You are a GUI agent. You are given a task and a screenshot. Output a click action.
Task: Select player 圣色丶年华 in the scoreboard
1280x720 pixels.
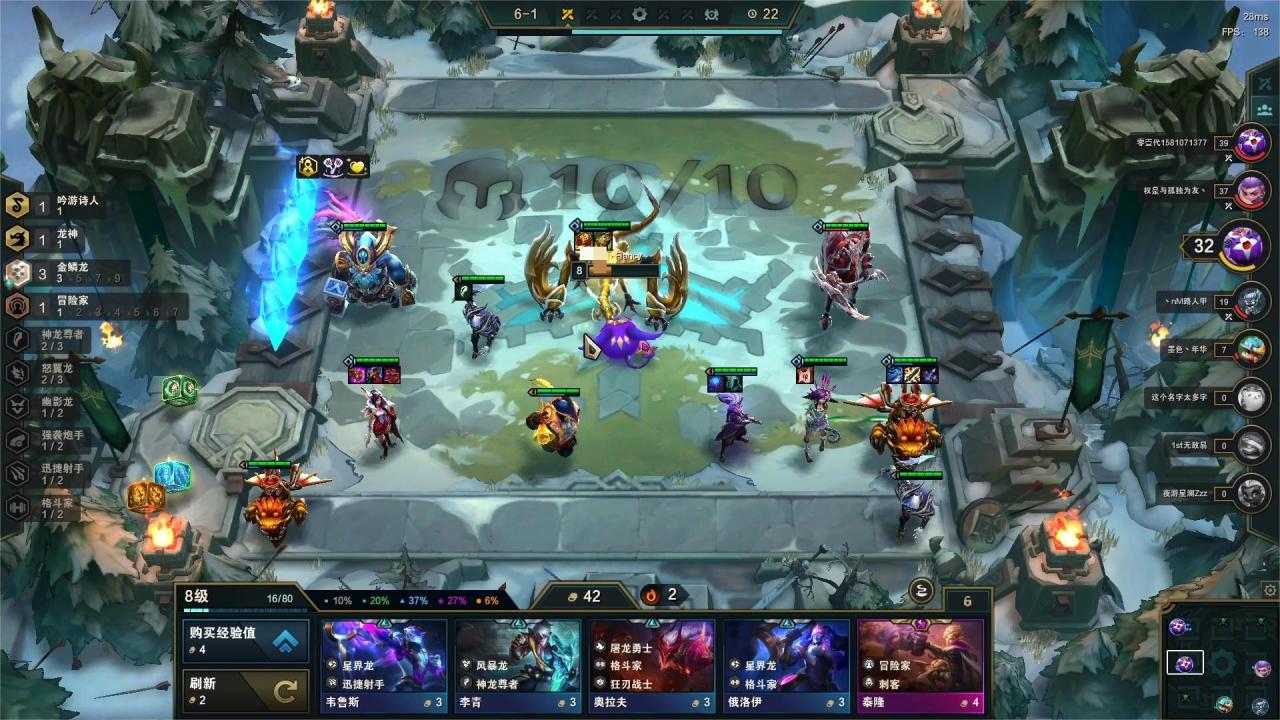click(1251, 349)
